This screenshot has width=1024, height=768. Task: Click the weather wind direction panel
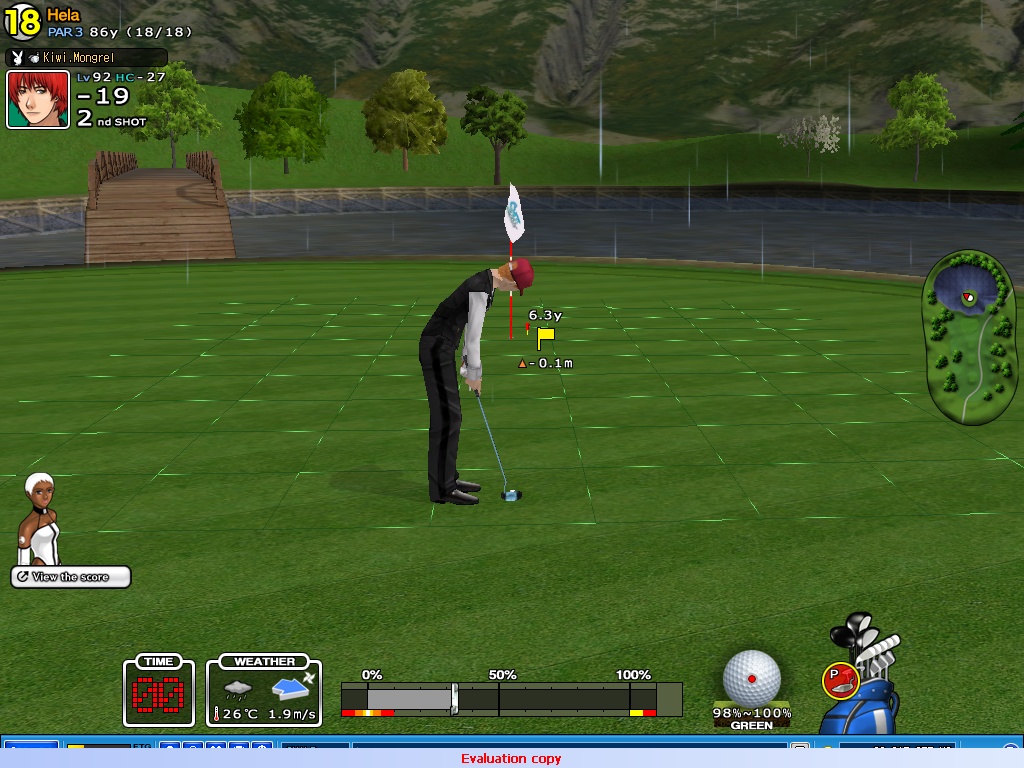[264, 690]
